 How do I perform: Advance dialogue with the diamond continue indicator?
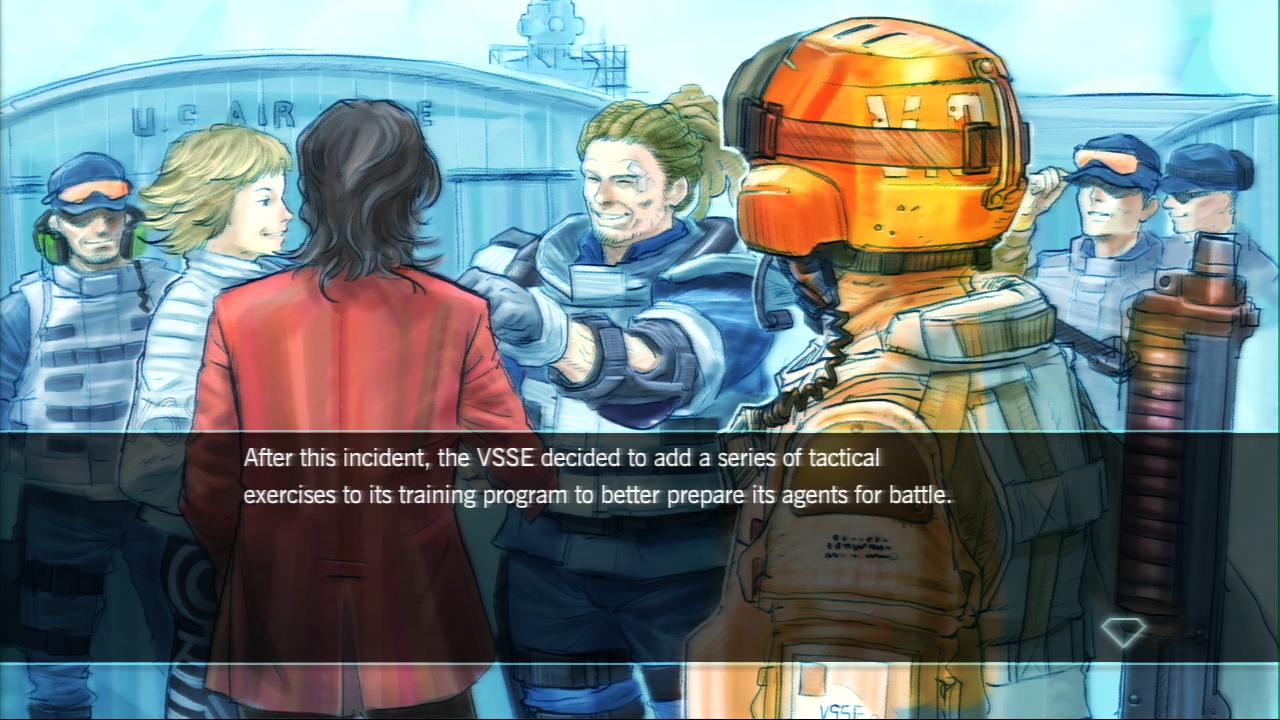(1122, 632)
